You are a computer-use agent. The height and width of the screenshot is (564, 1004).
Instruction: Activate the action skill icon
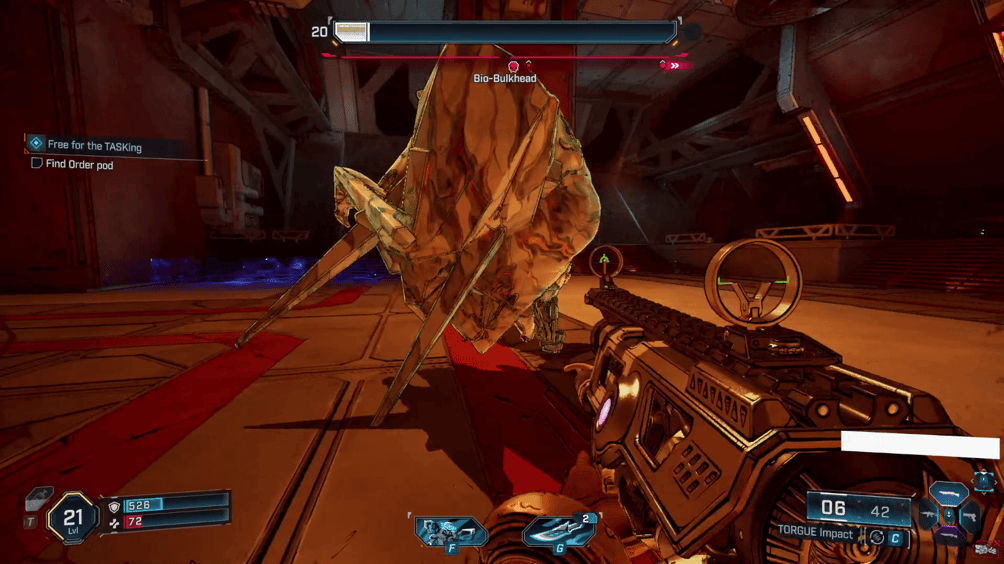(x=451, y=531)
